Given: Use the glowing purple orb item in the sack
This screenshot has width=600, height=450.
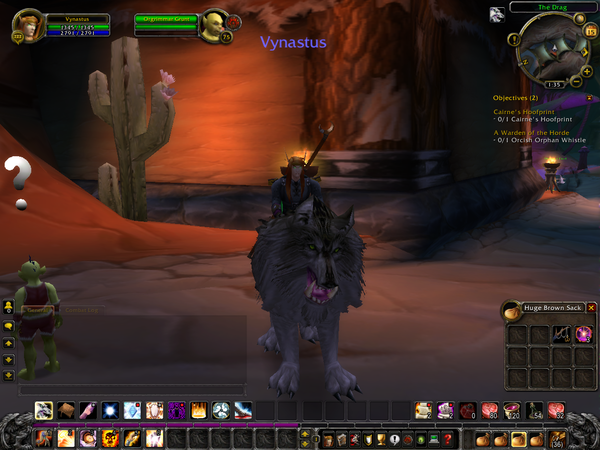Looking at the screenshot, I should pos(583,334).
